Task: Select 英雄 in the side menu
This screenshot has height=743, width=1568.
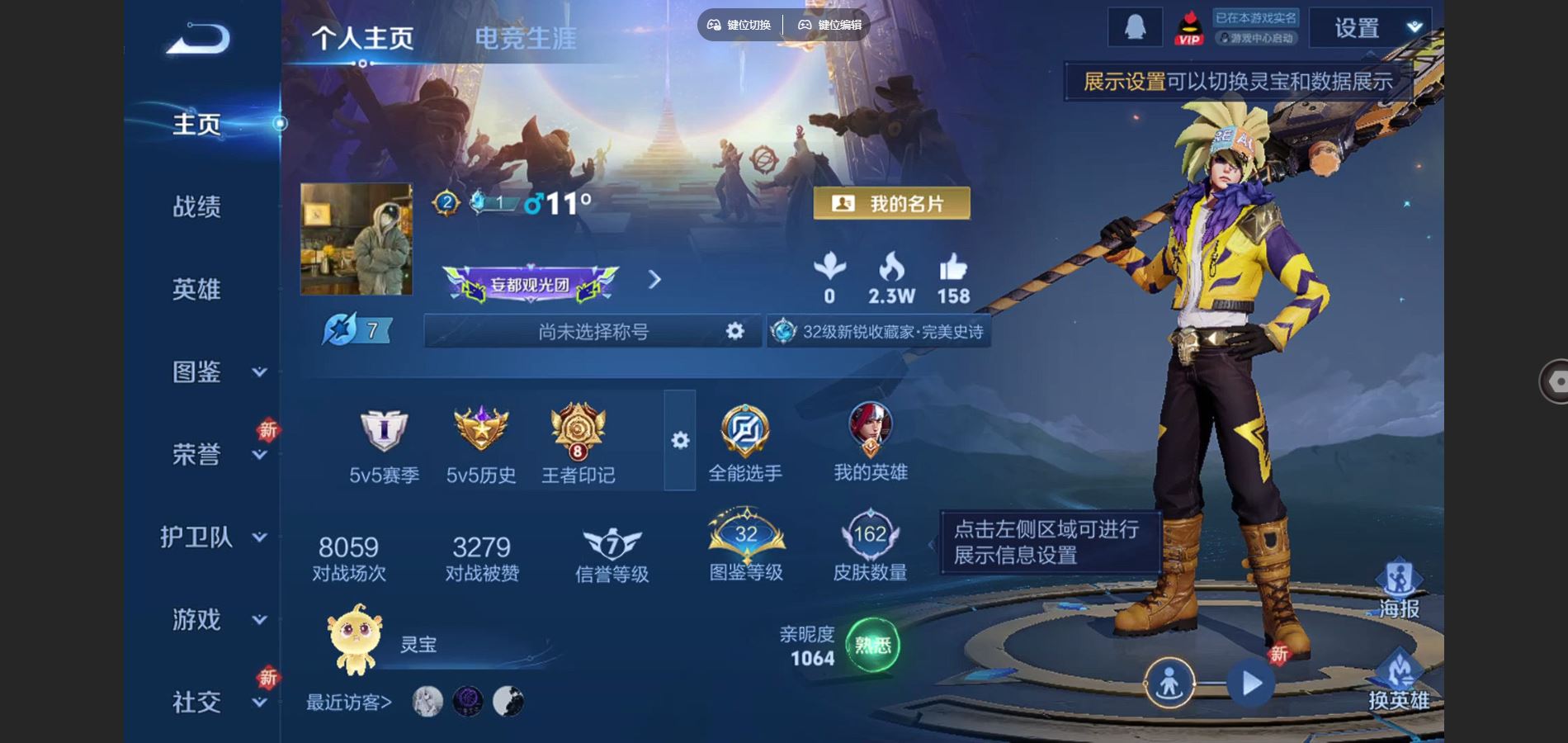Action: click(x=196, y=289)
